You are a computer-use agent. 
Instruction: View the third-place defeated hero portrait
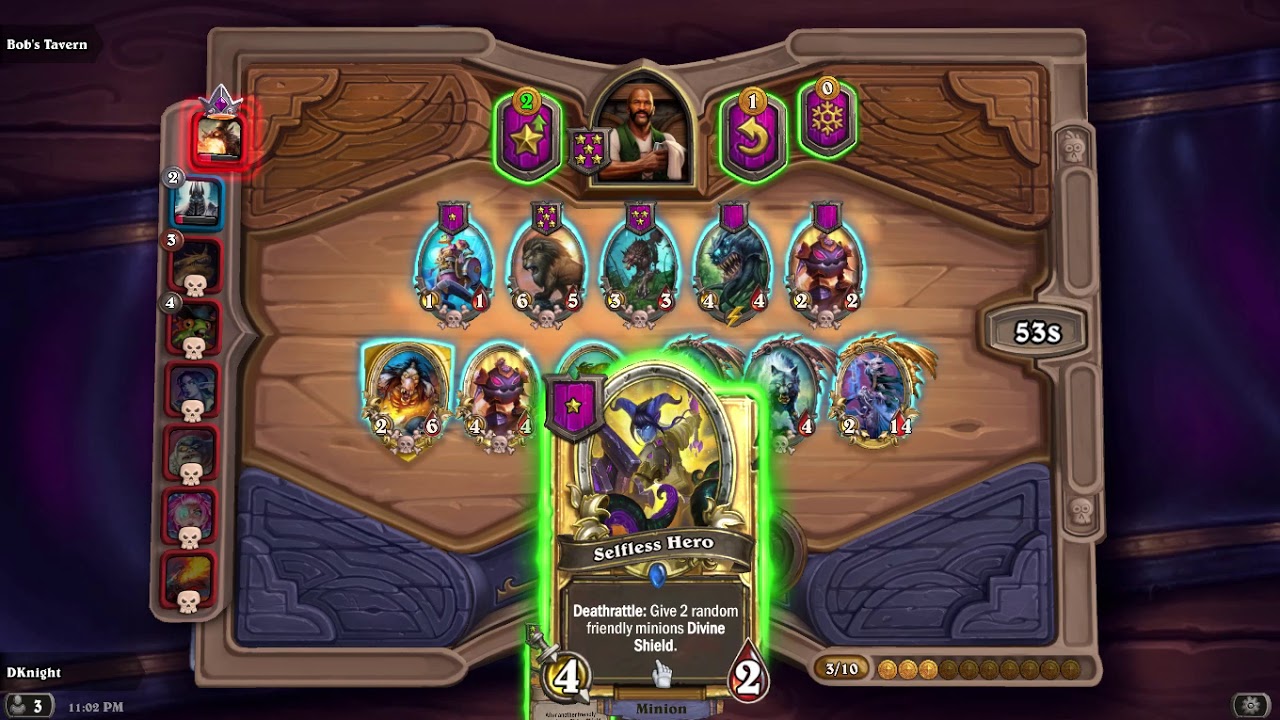[195, 266]
